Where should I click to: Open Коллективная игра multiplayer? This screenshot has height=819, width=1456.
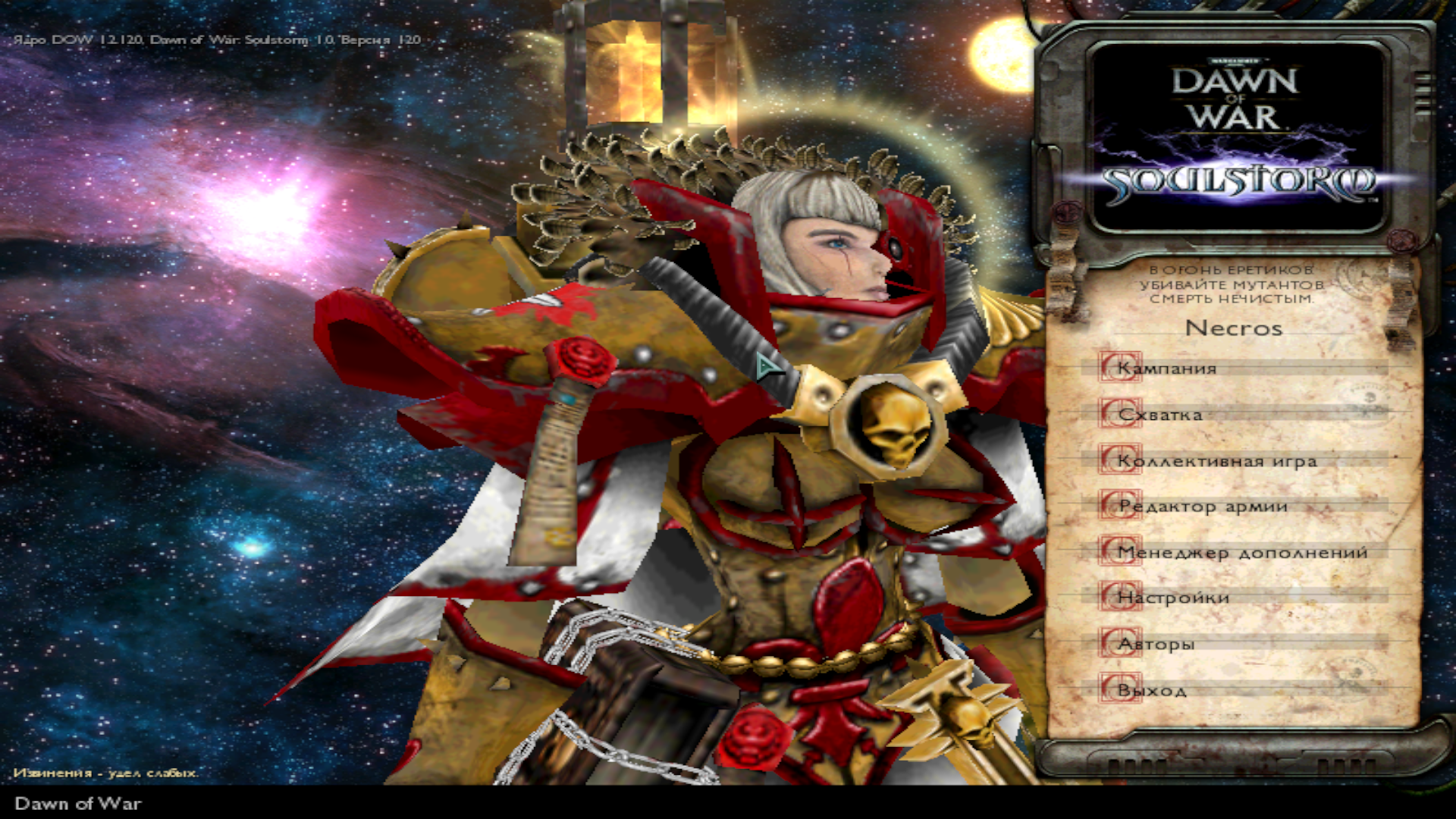pos(1216,461)
